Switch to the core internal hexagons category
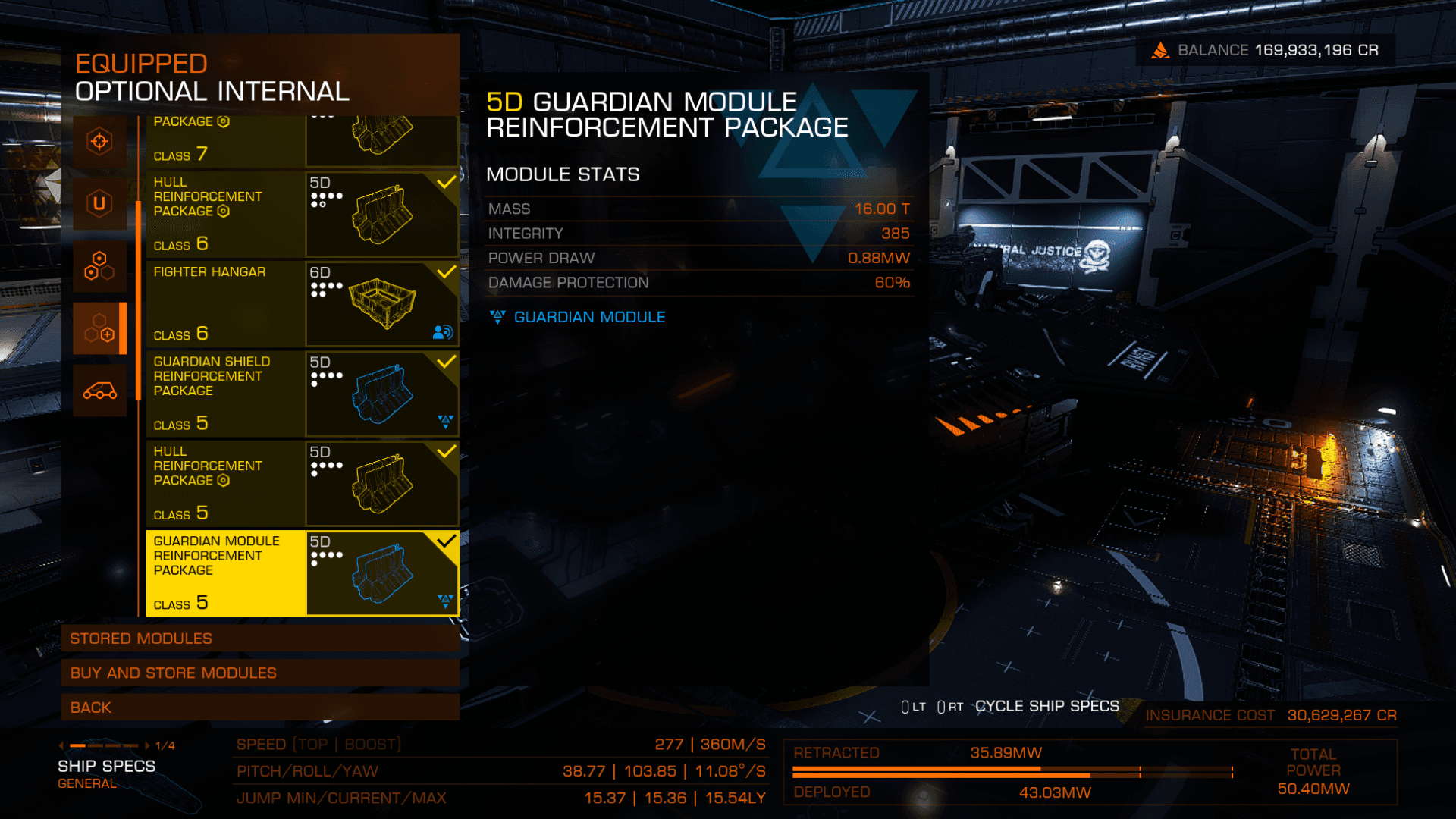The height and width of the screenshot is (819, 1456). click(x=99, y=266)
